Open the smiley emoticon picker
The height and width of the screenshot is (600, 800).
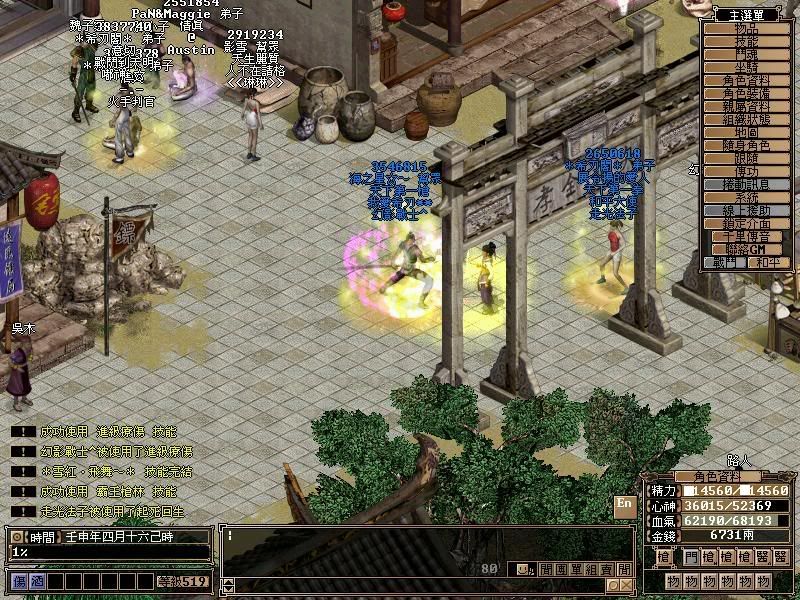click(x=523, y=568)
